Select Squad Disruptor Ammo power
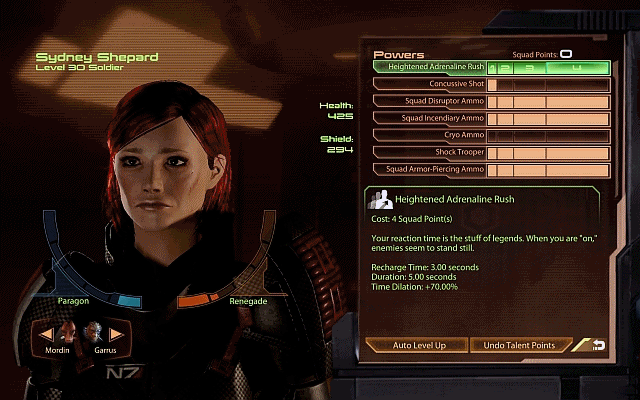 [x=430, y=101]
